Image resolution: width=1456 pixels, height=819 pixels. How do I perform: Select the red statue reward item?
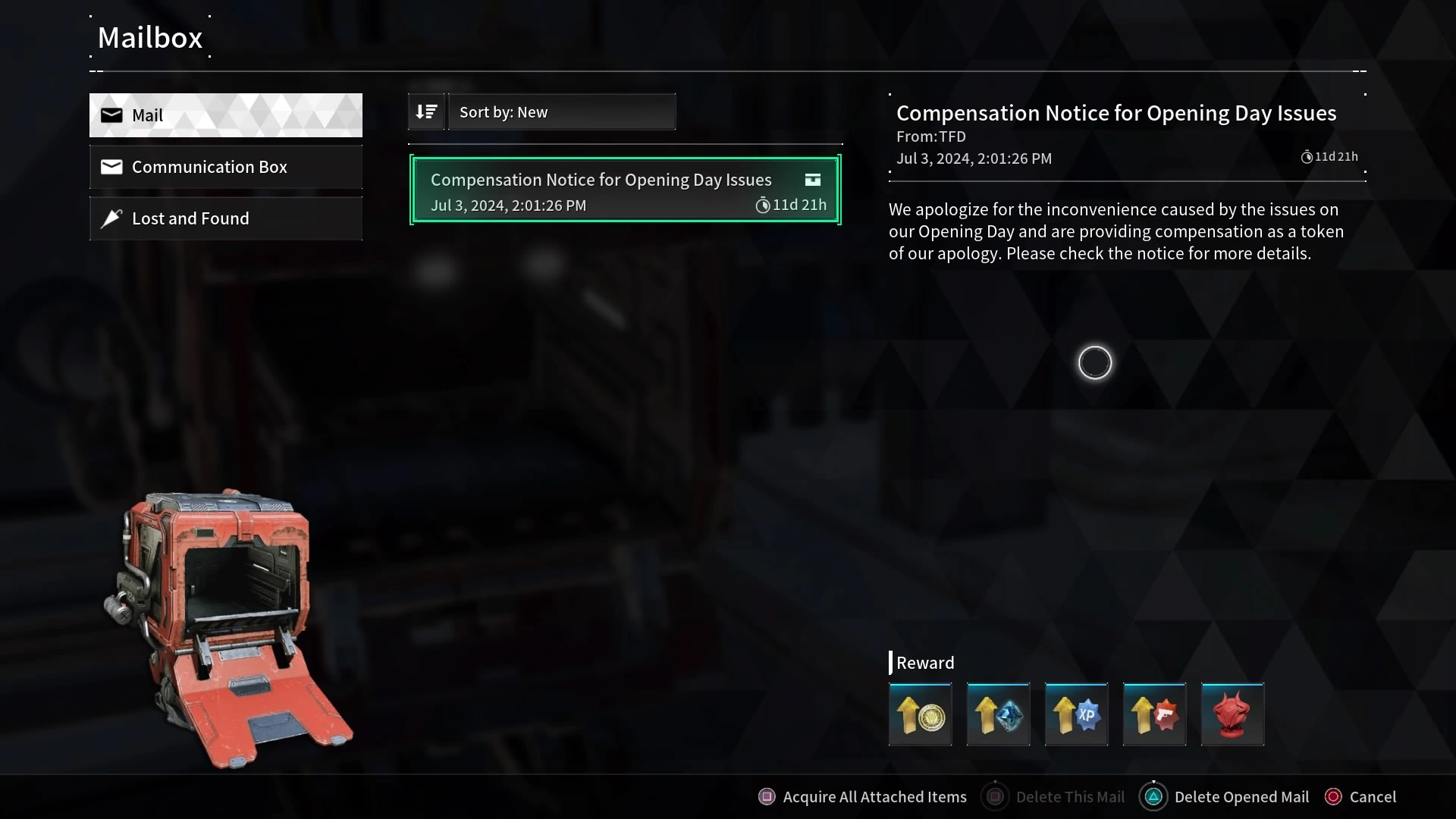(1233, 714)
